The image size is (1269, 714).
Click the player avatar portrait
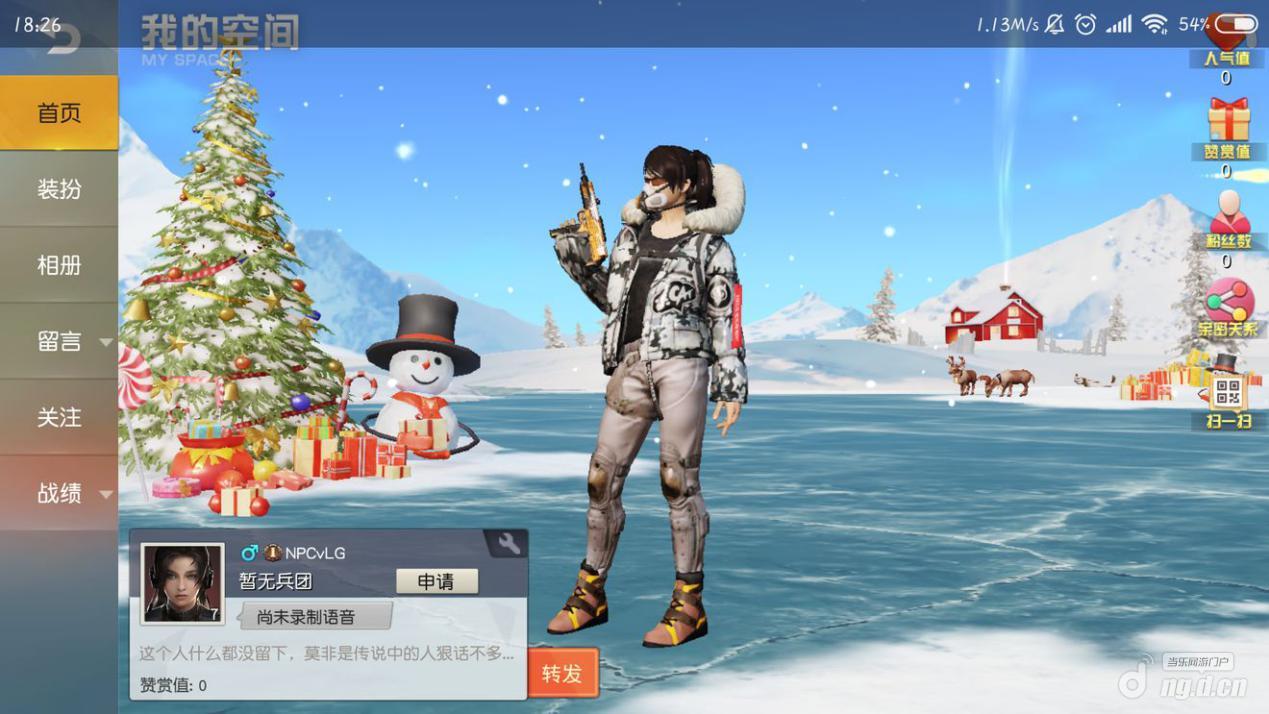(x=182, y=583)
